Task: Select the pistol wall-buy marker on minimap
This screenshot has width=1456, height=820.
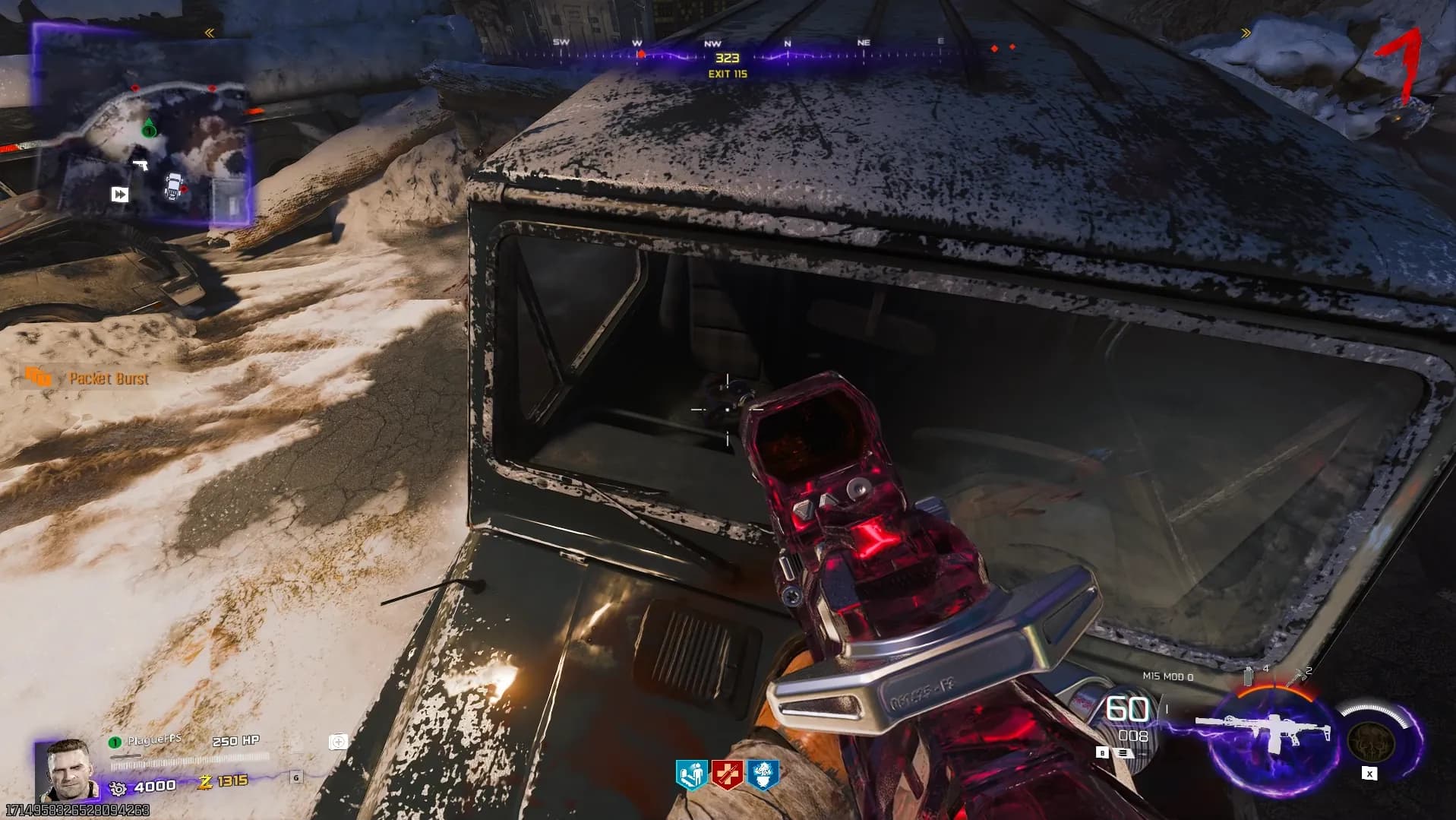Action: click(140, 164)
